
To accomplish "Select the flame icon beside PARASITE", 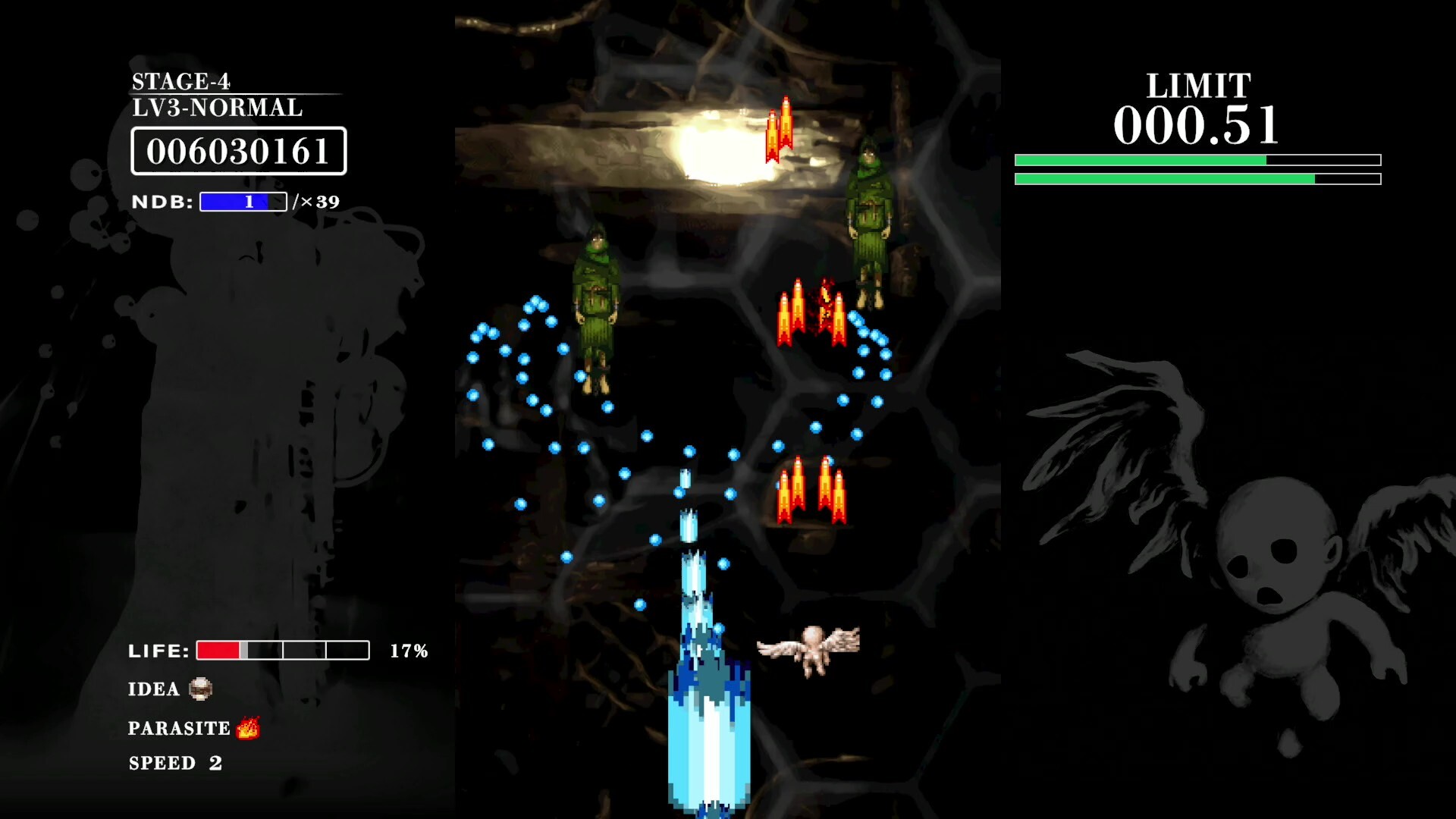I will click(248, 726).
